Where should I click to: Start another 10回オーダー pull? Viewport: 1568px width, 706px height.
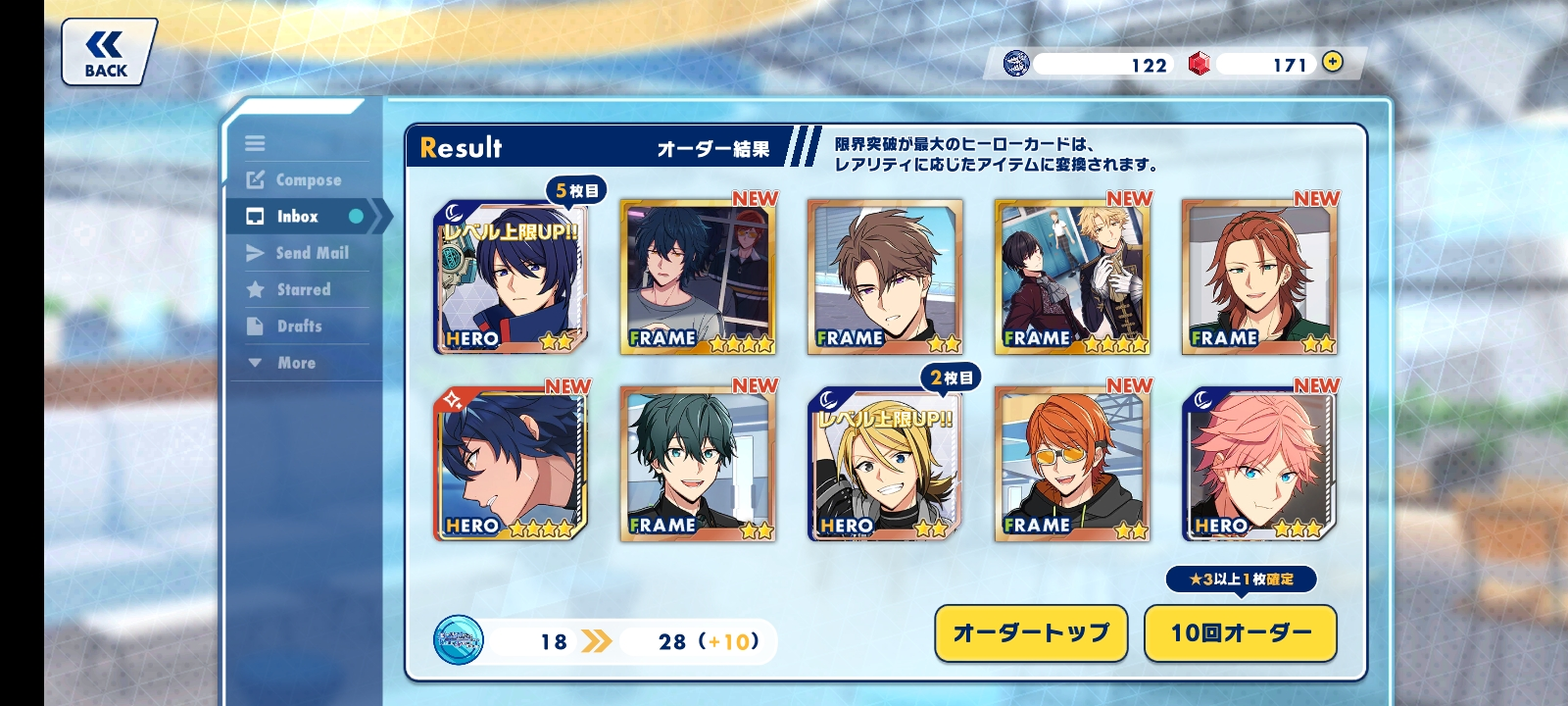(x=1240, y=632)
